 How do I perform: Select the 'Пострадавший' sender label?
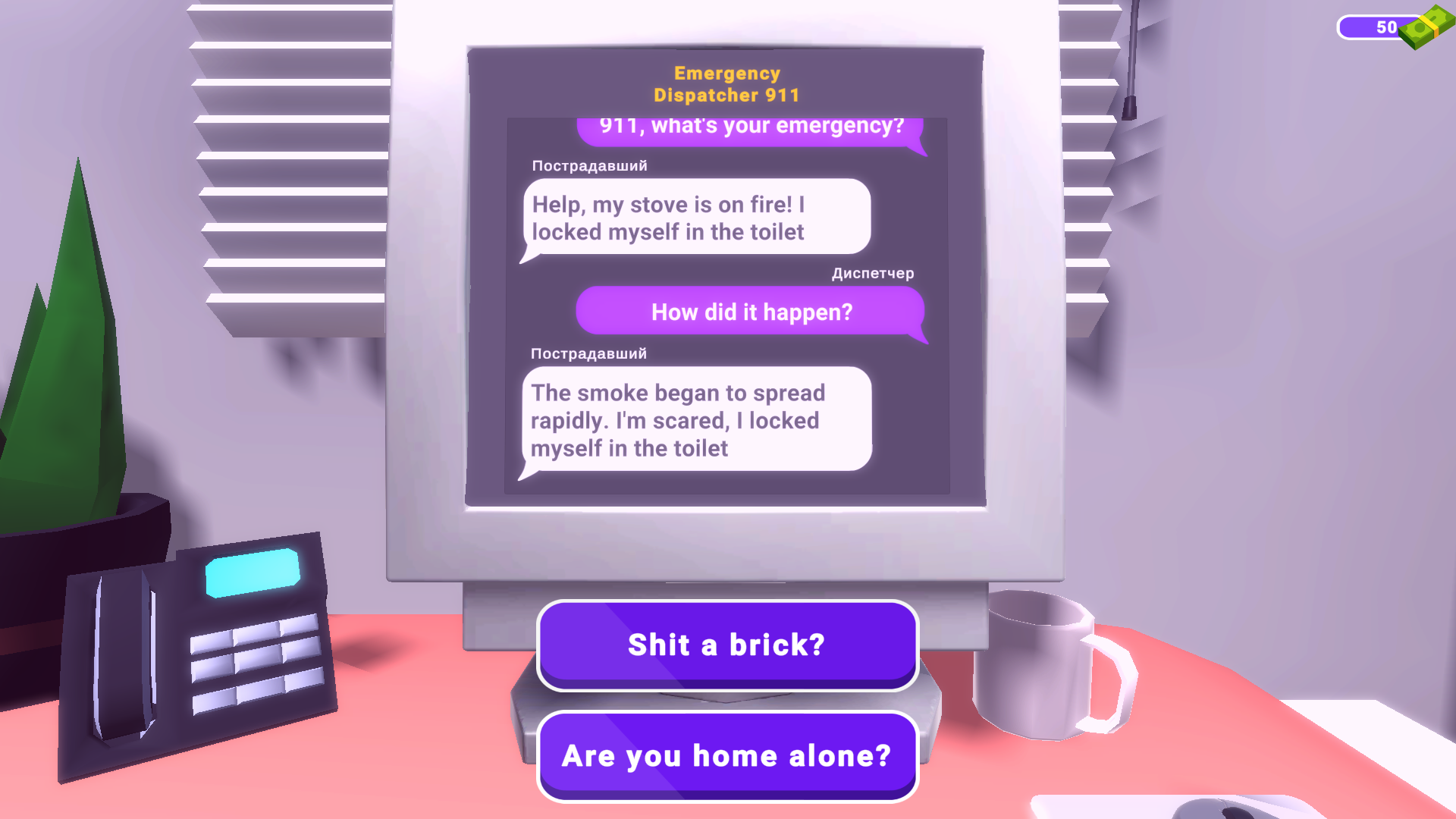coord(588,165)
